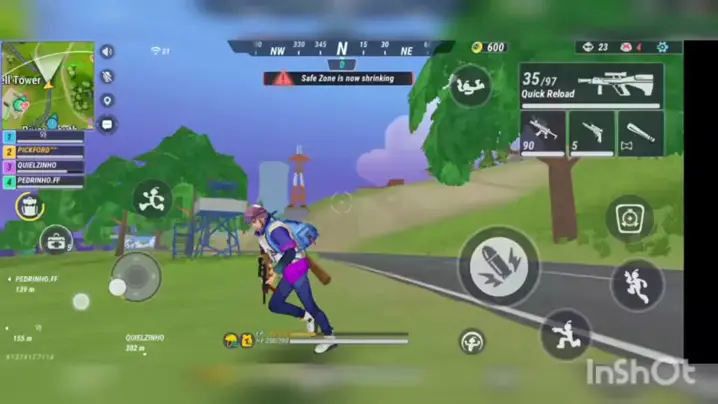Tap the jump button
Screen dimensions: 718x404
tap(637, 285)
